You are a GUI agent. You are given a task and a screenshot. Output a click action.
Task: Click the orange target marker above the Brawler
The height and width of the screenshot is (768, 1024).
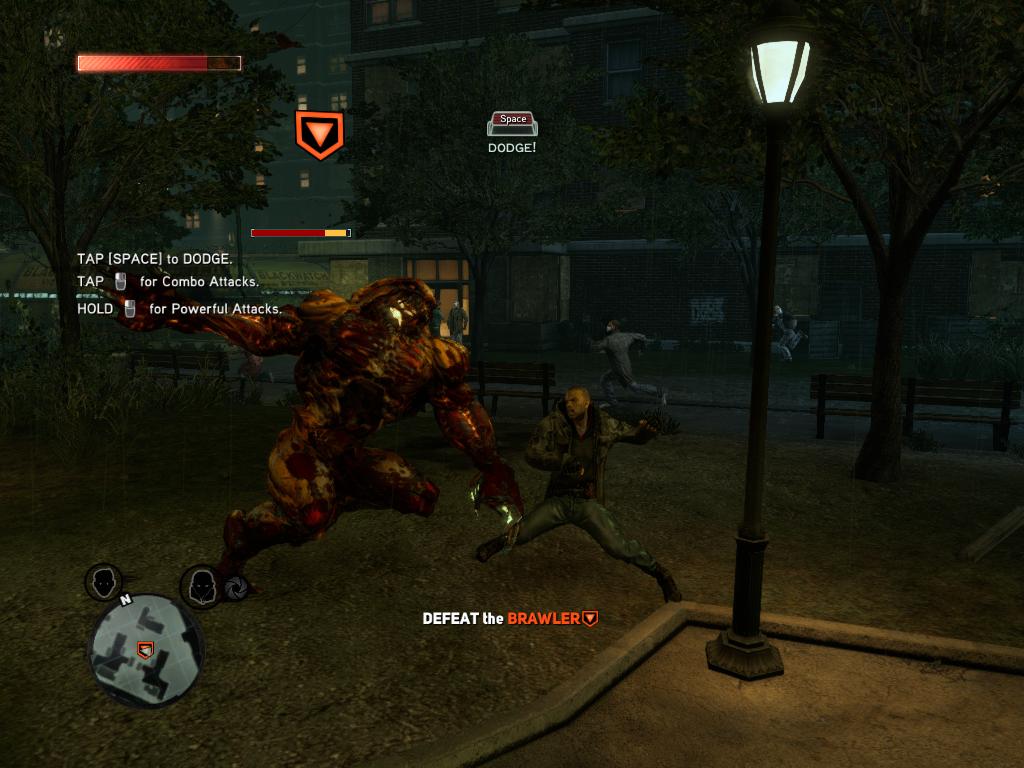point(319,135)
